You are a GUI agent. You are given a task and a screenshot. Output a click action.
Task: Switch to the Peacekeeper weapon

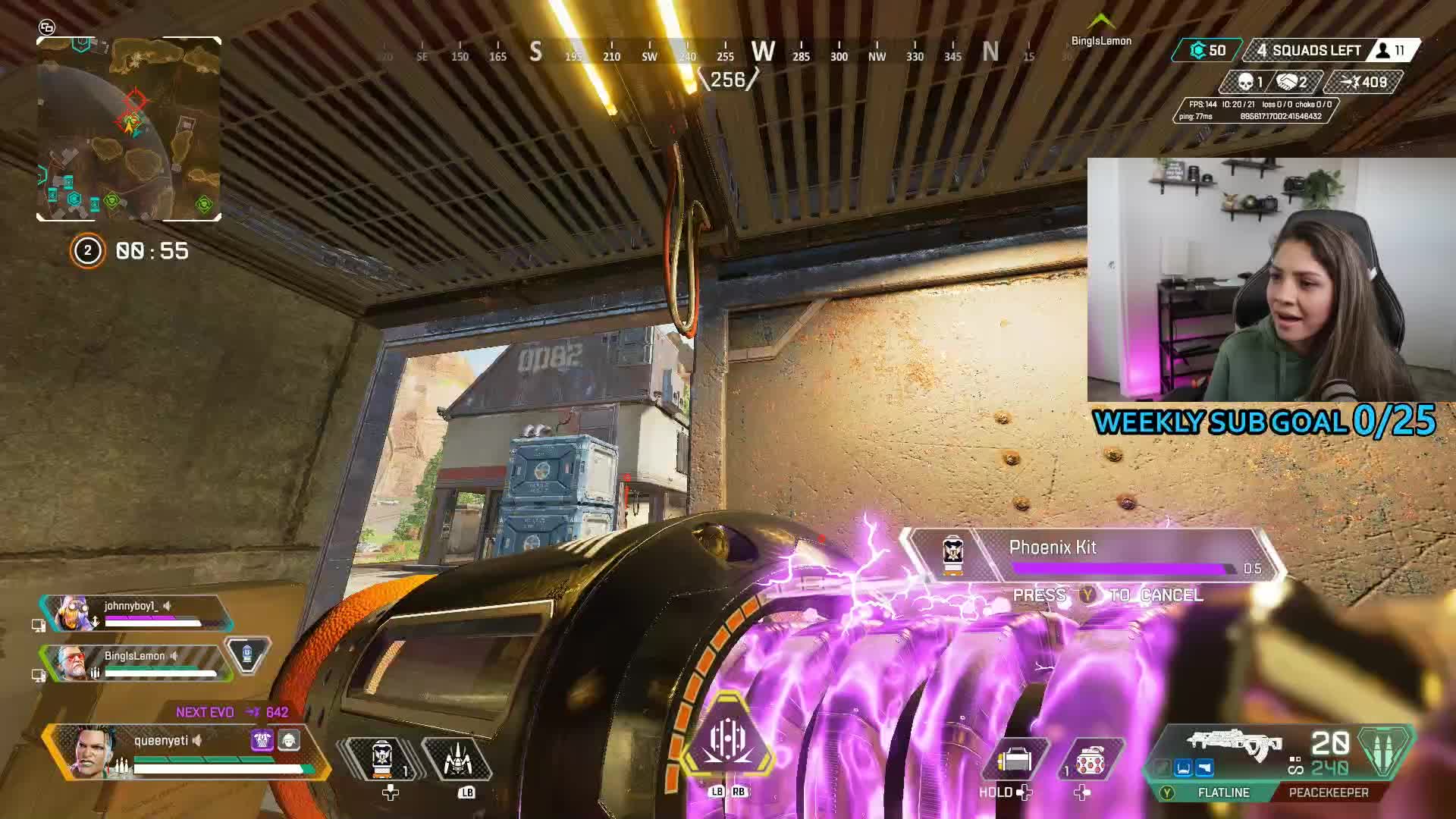tap(1329, 792)
